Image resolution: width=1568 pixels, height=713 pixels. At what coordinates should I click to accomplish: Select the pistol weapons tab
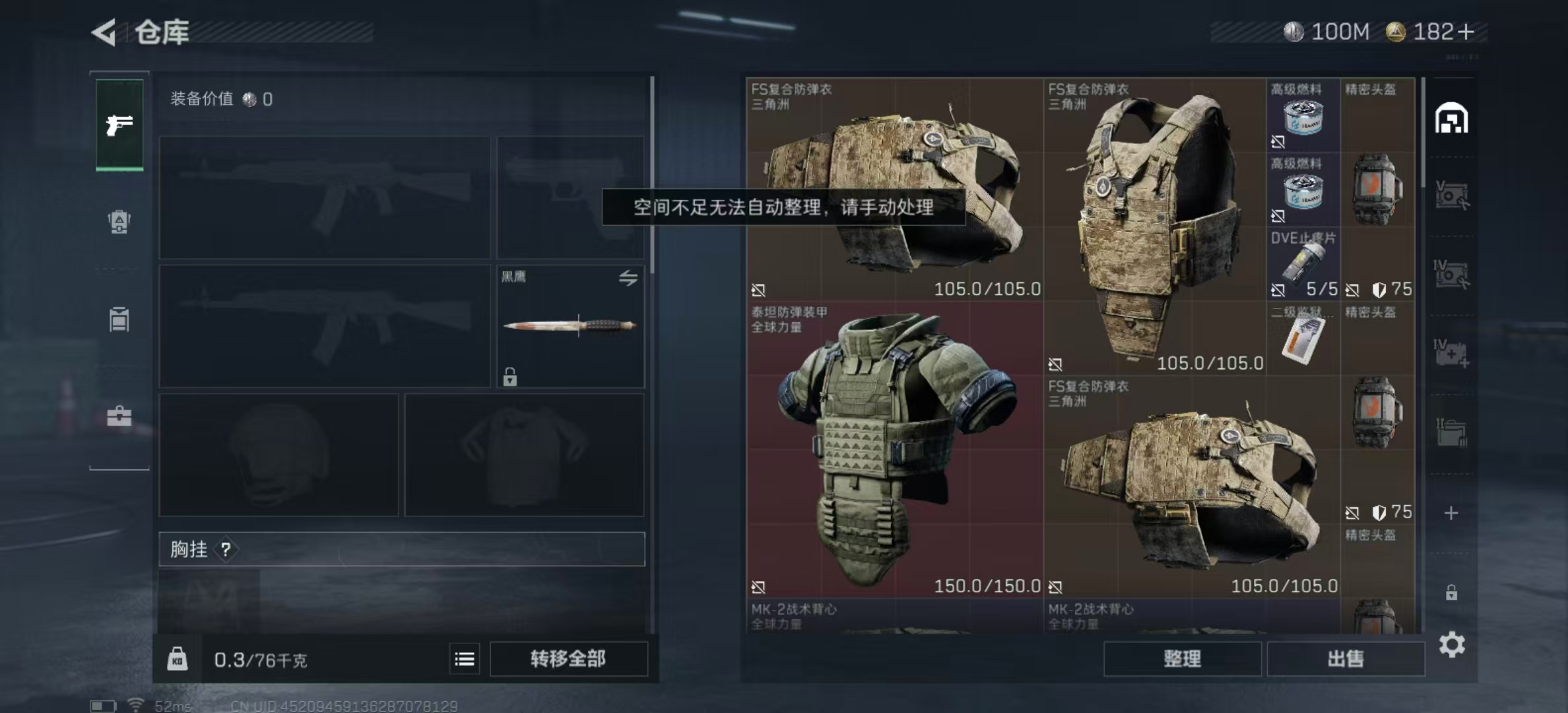[x=119, y=125]
